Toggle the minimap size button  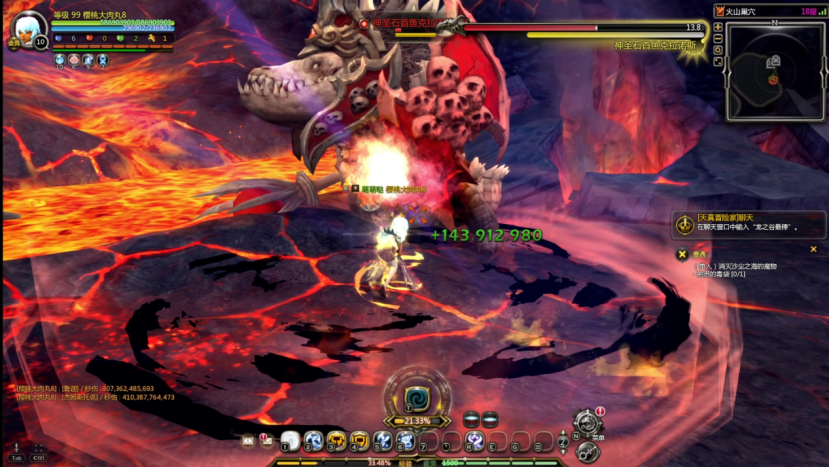(718, 62)
